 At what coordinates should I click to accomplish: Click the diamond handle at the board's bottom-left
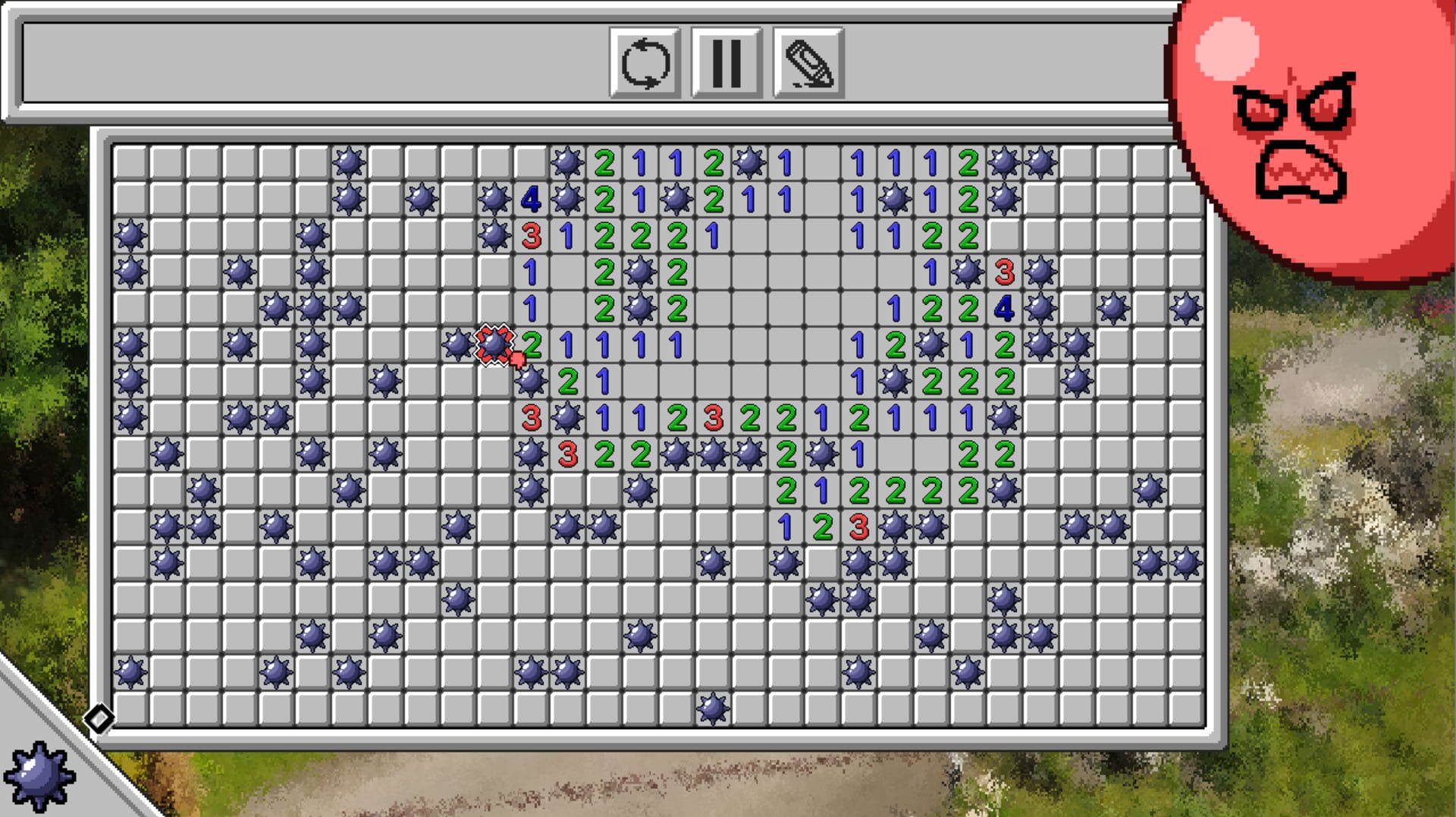pyautogui.click(x=99, y=718)
